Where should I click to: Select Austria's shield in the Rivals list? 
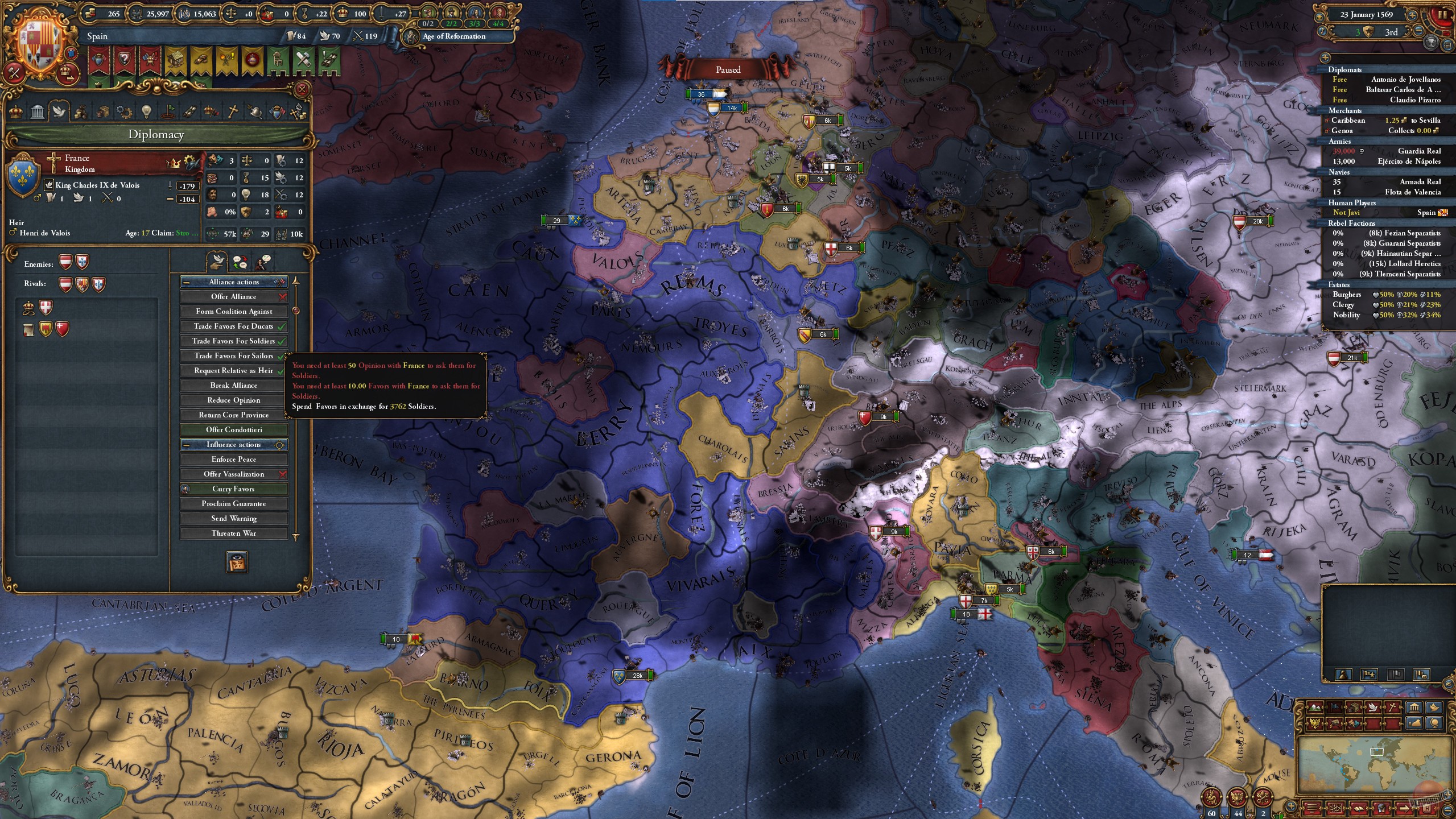pos(66,285)
